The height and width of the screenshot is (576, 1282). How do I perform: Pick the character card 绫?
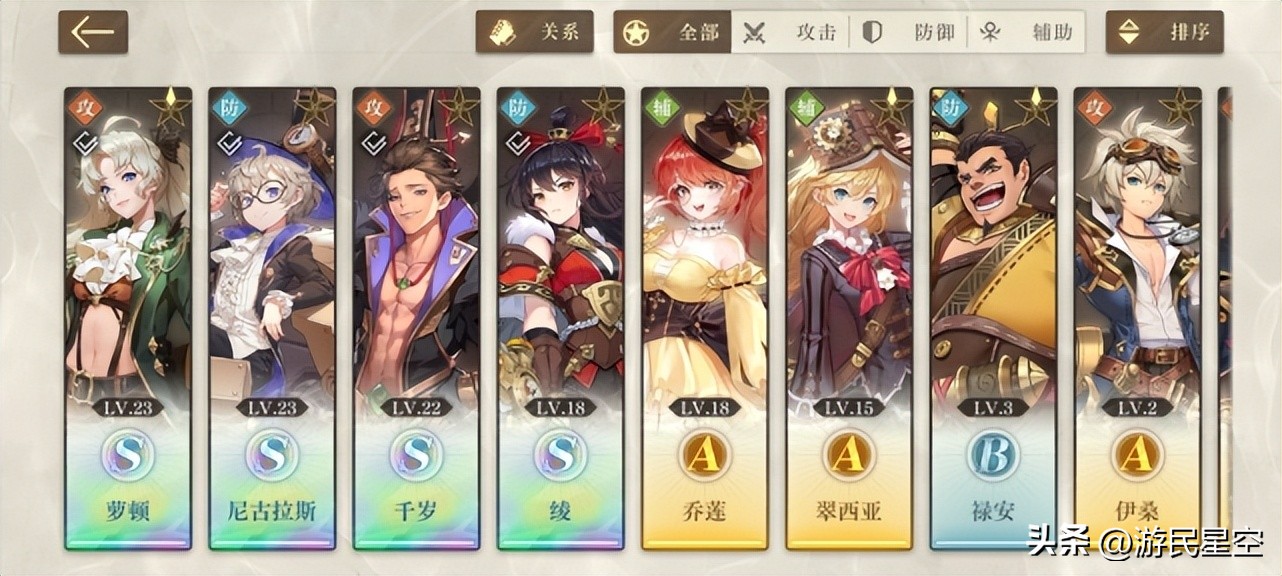coord(560,318)
